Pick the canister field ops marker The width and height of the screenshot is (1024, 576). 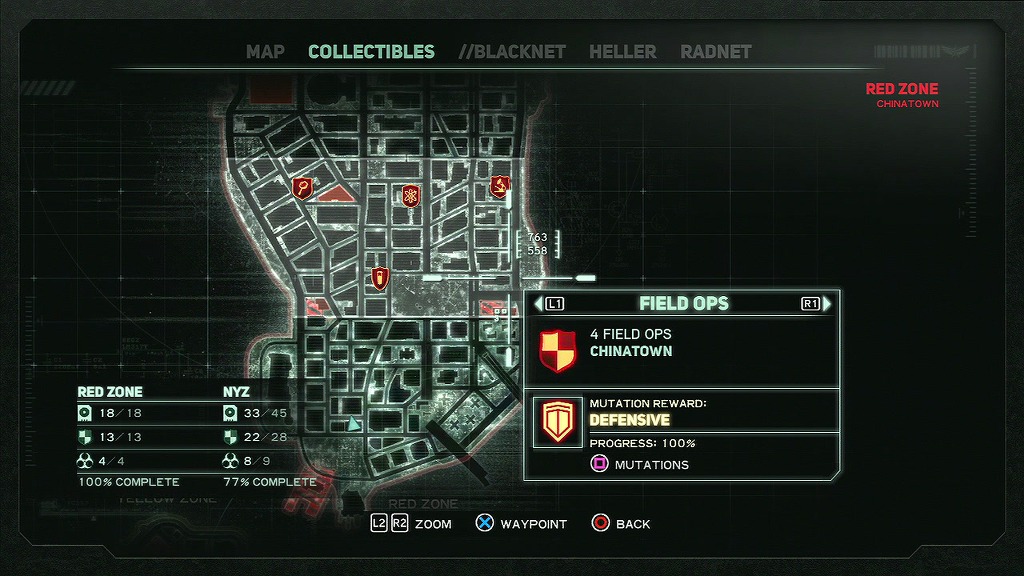coord(379,278)
